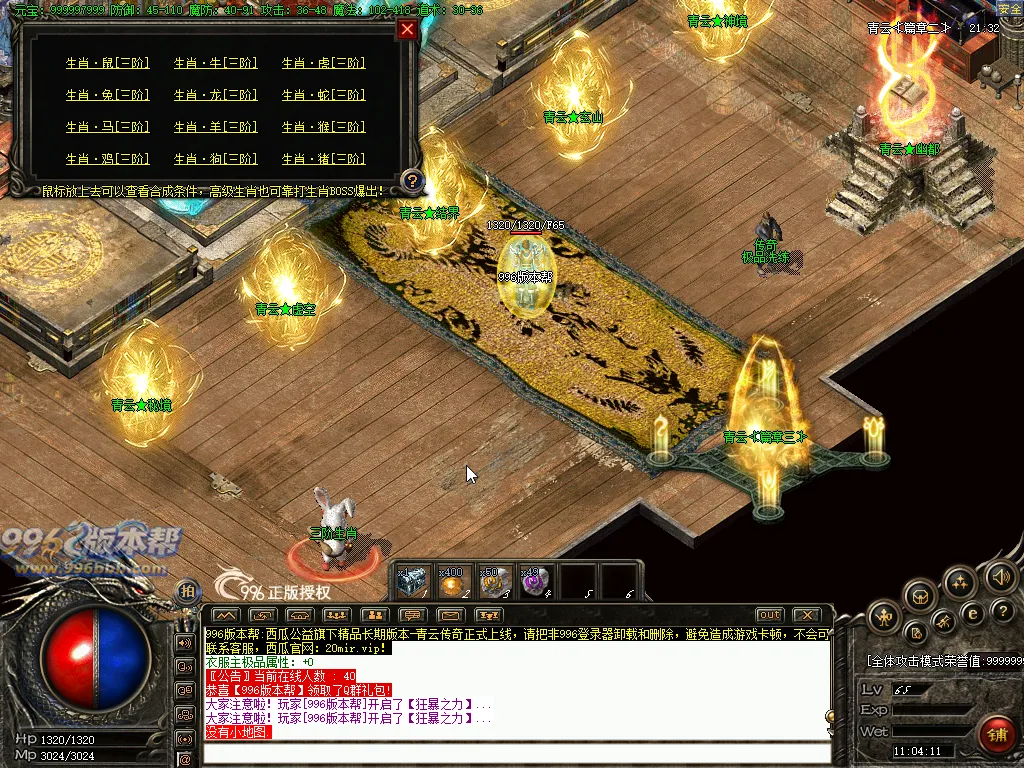The image size is (1024, 768).
Task: Select 生肖·猪[三阶] link
Action: tap(323, 159)
